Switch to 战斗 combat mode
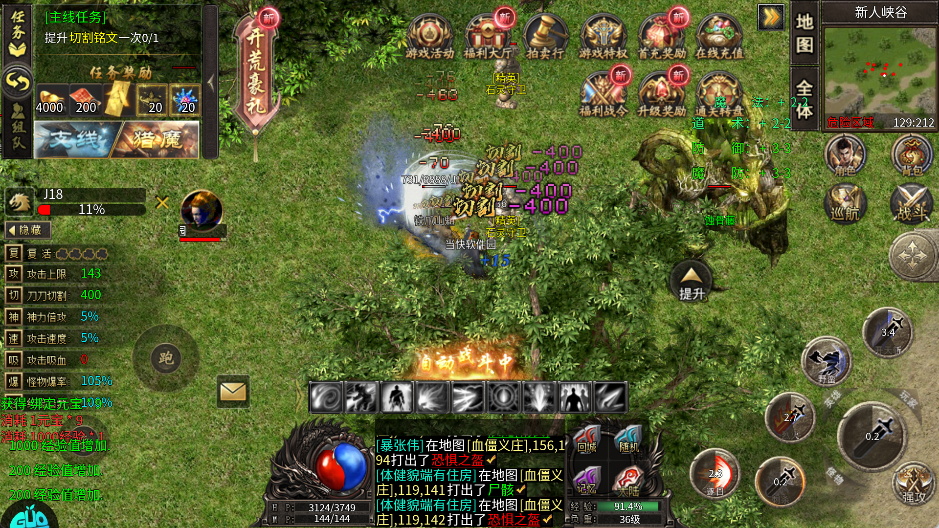The height and width of the screenshot is (528, 939). [x=910, y=204]
